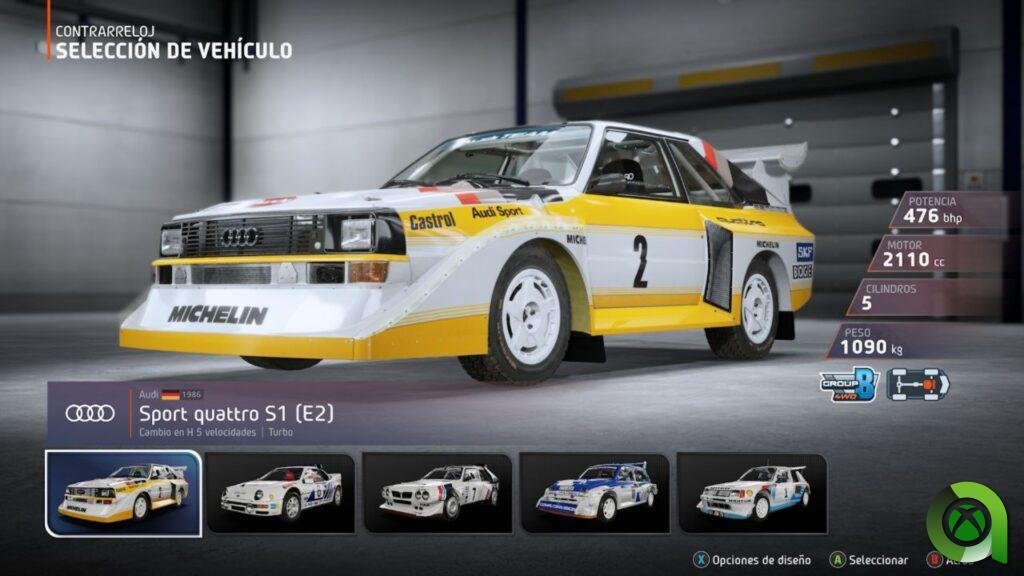
Task: Click the Group B 4WD class badge
Action: (848, 383)
